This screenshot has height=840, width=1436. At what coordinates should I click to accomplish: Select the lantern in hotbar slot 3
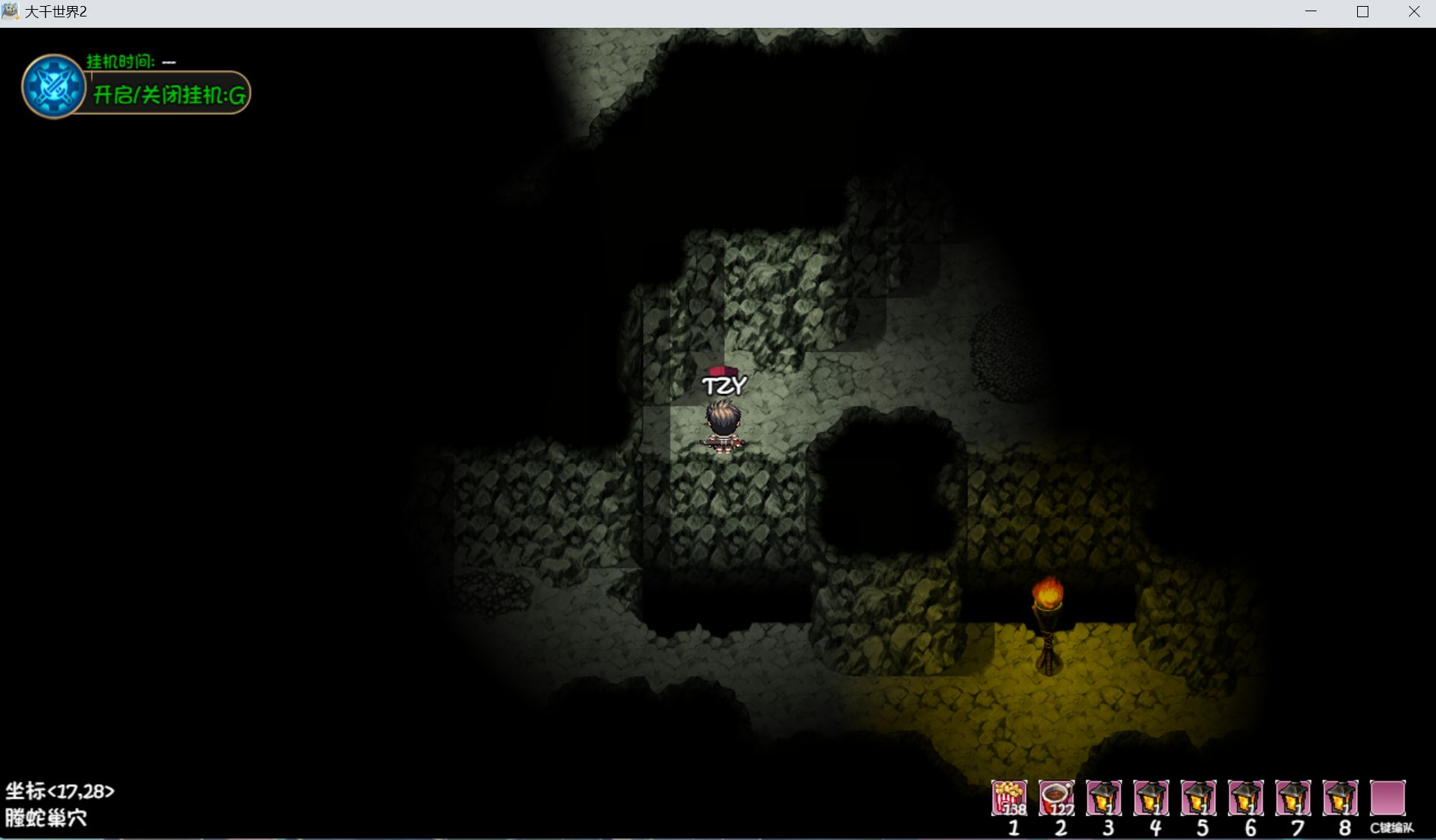(1104, 797)
